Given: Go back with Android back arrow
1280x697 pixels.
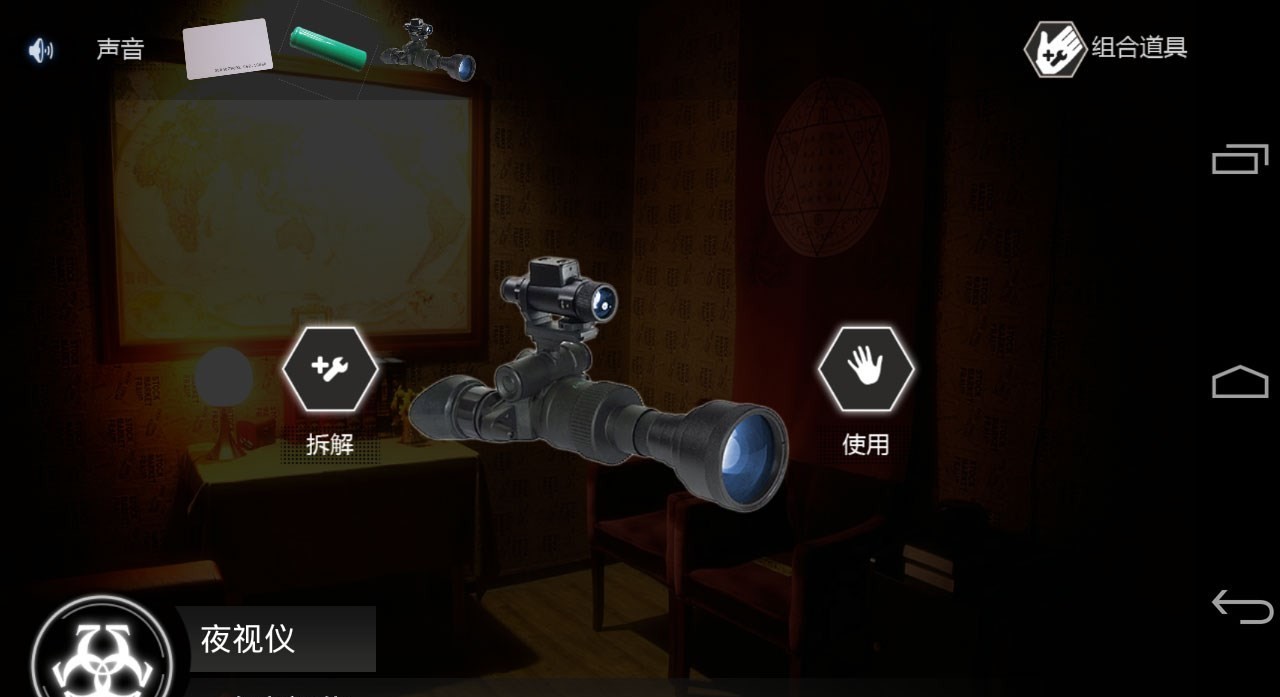Looking at the screenshot, I should tap(1242, 606).
